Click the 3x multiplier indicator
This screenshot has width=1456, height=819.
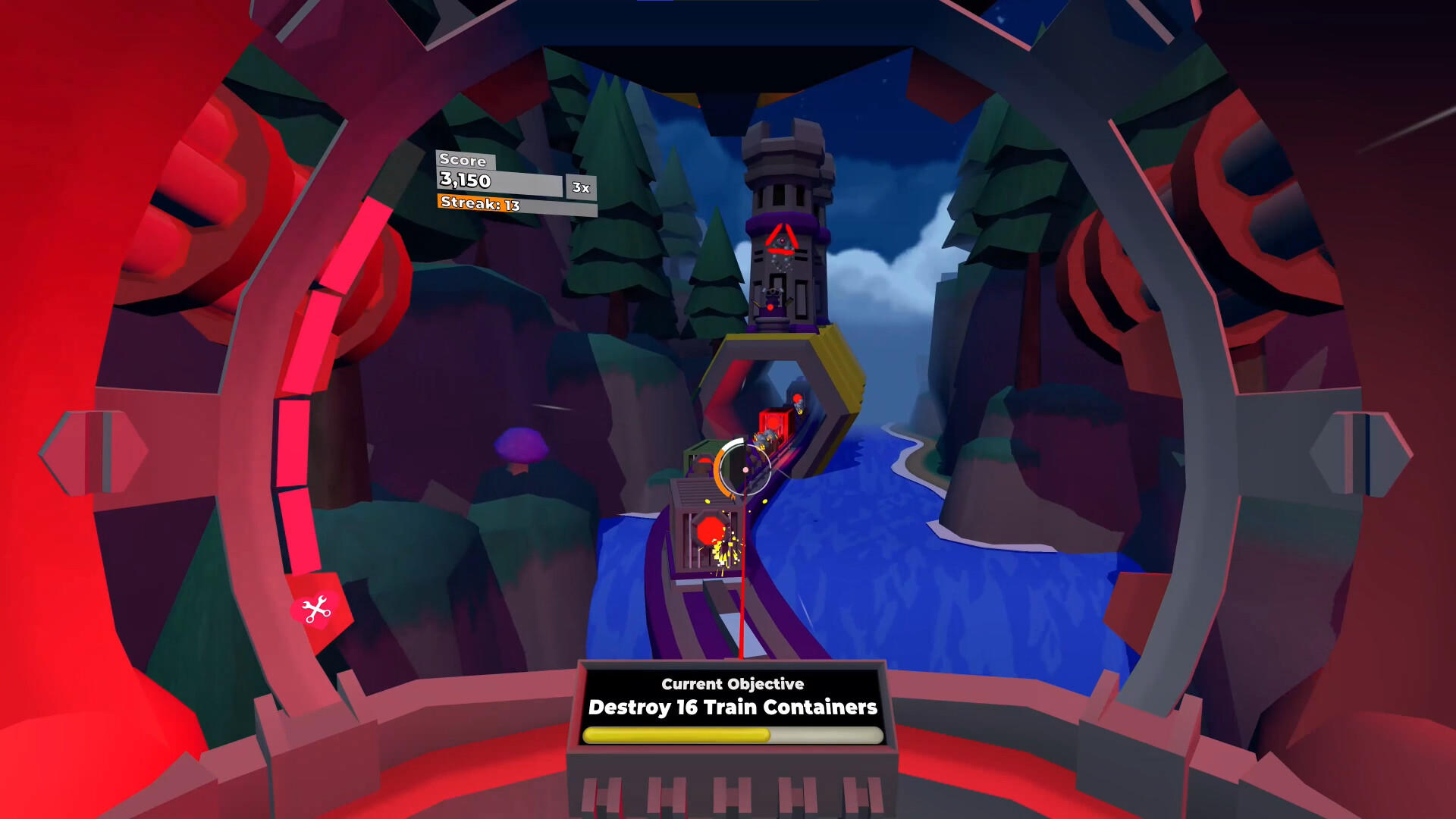pyautogui.click(x=580, y=187)
